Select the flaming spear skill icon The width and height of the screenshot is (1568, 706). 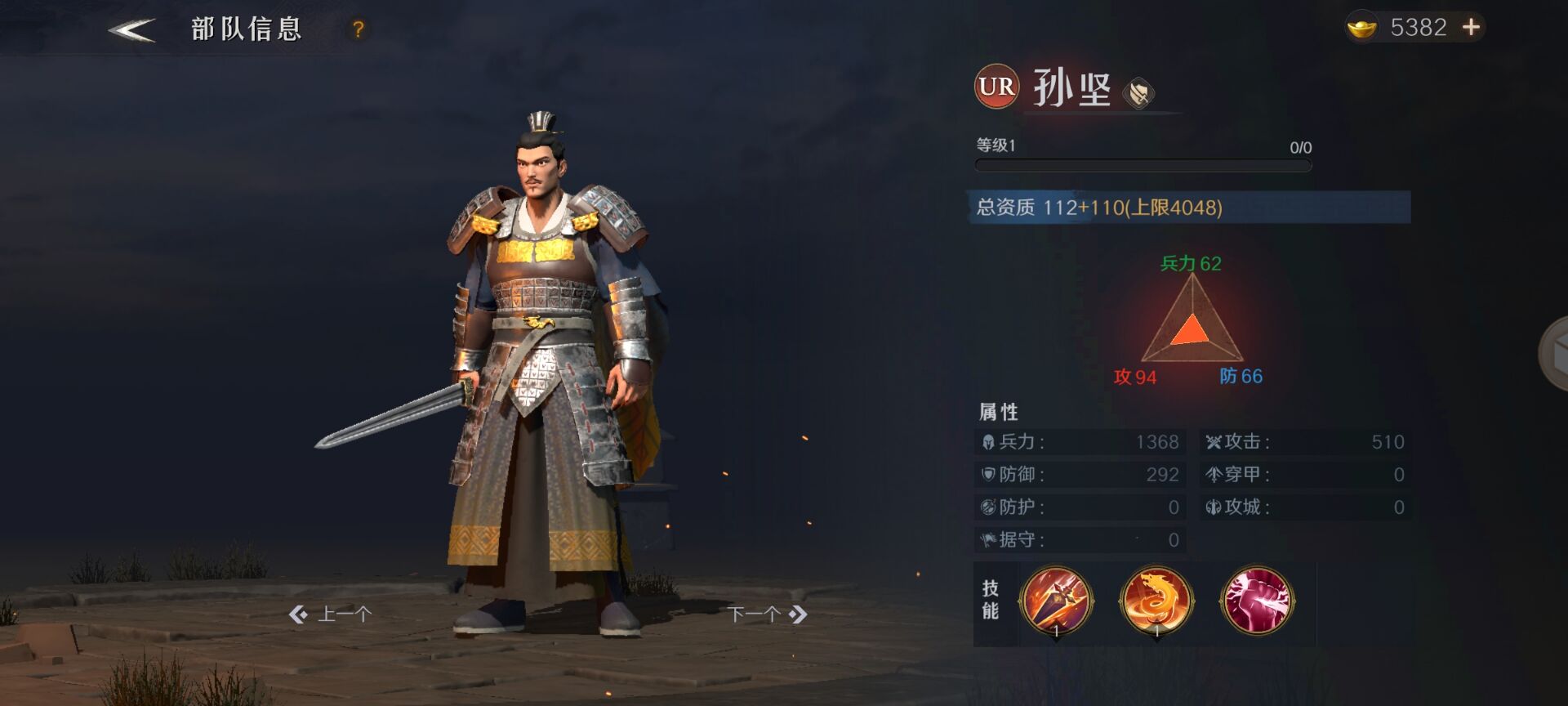pyautogui.click(x=1056, y=601)
